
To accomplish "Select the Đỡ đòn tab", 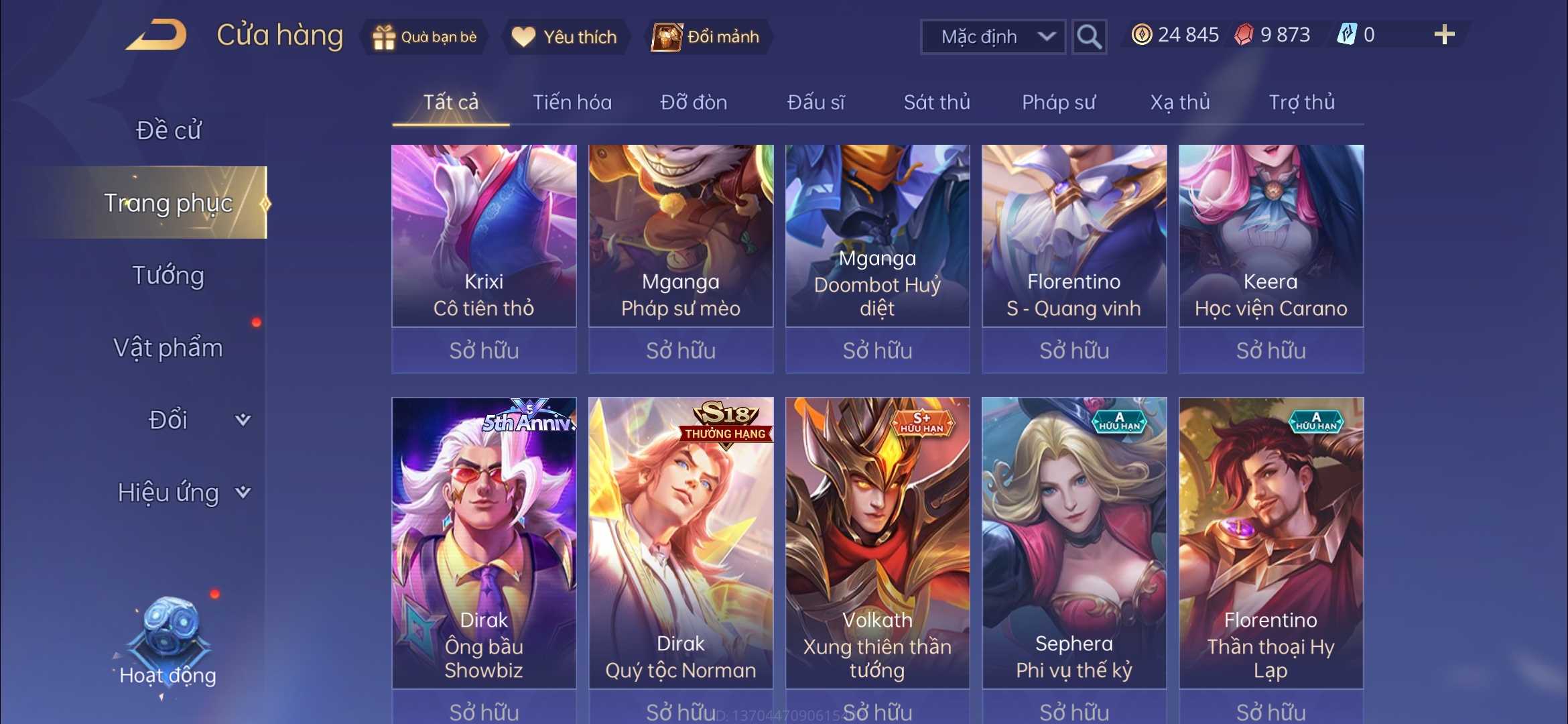I will (x=694, y=103).
